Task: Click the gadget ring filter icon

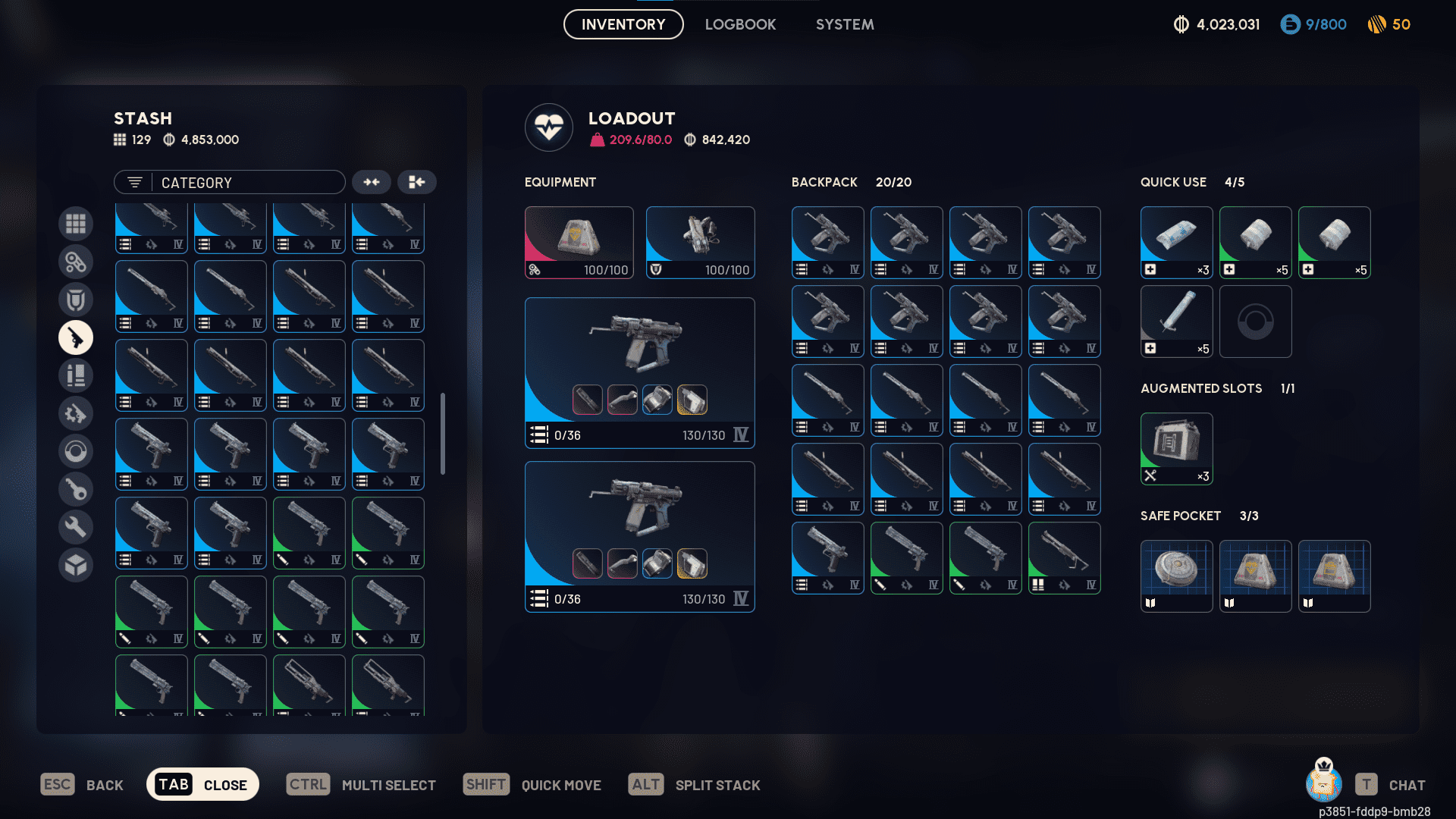Action: click(x=76, y=451)
